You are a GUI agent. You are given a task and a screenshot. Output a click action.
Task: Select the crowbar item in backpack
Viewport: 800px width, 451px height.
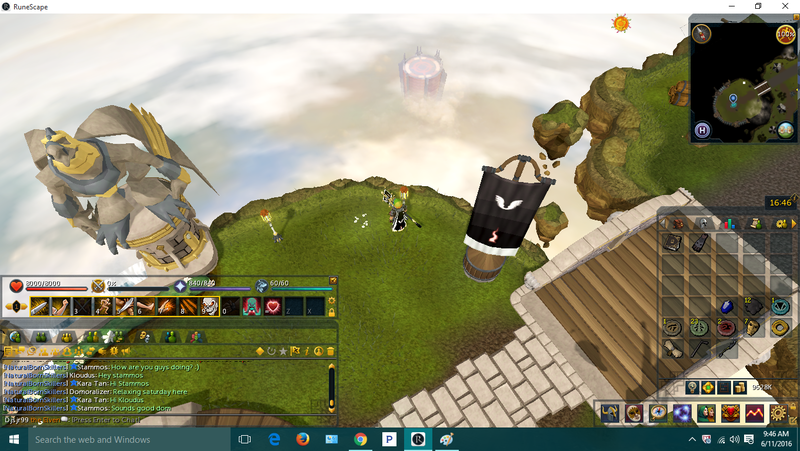pos(701,349)
